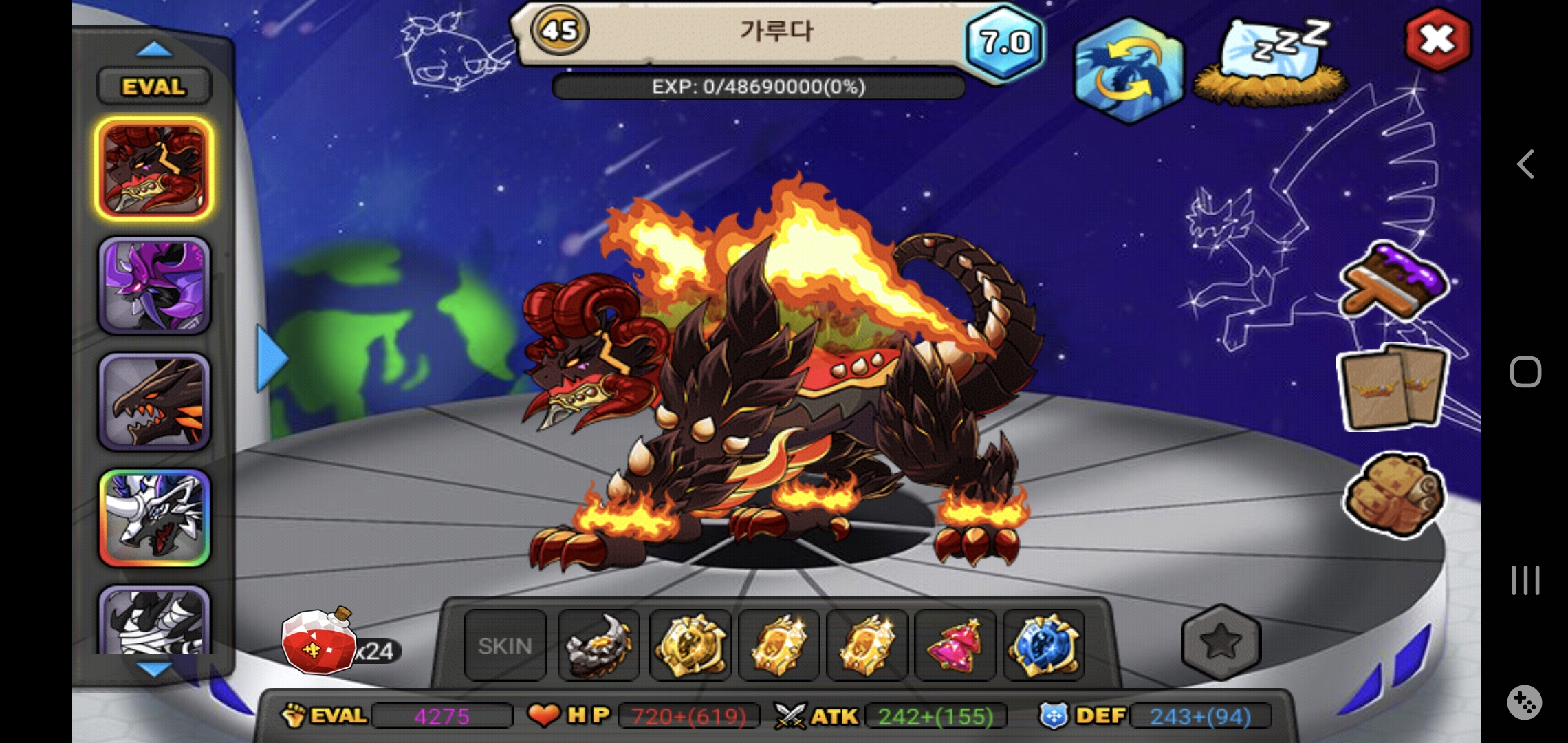Select the purple dragon portrait
This screenshot has height=743, width=1568.
153,286
